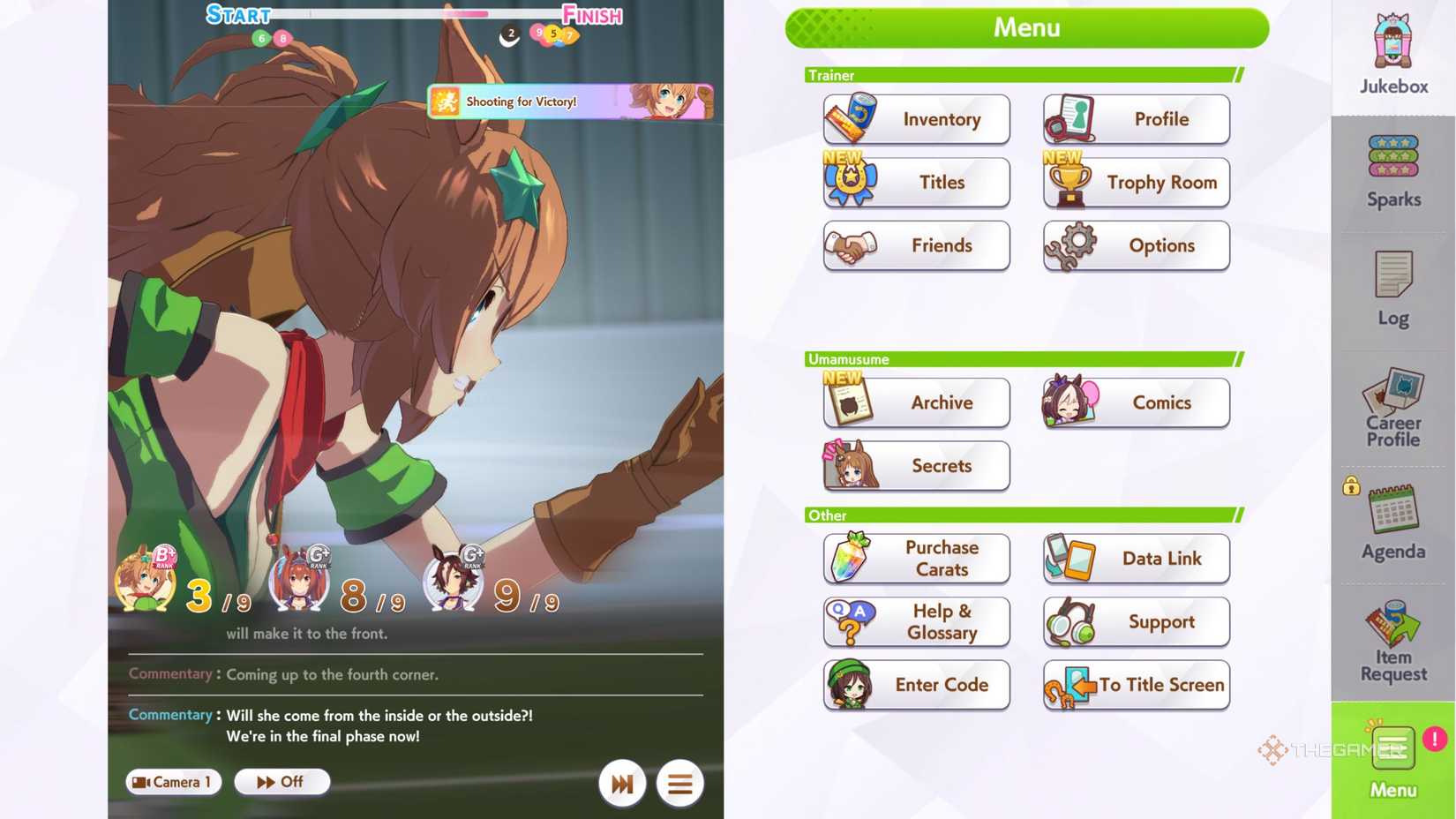Select Inventory under Trainer section

pos(916,119)
